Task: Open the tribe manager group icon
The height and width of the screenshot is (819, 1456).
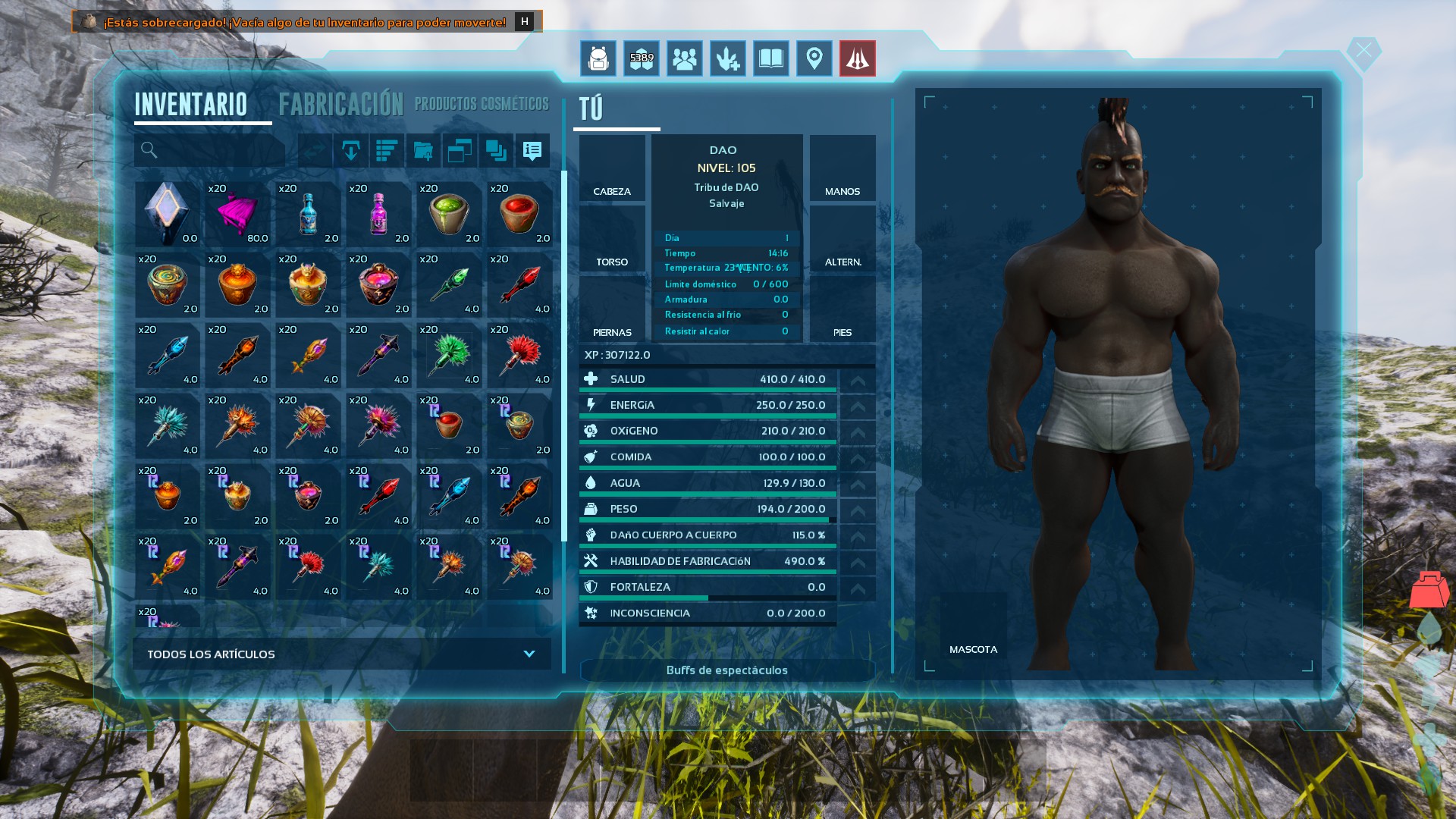Action: pos(684,58)
